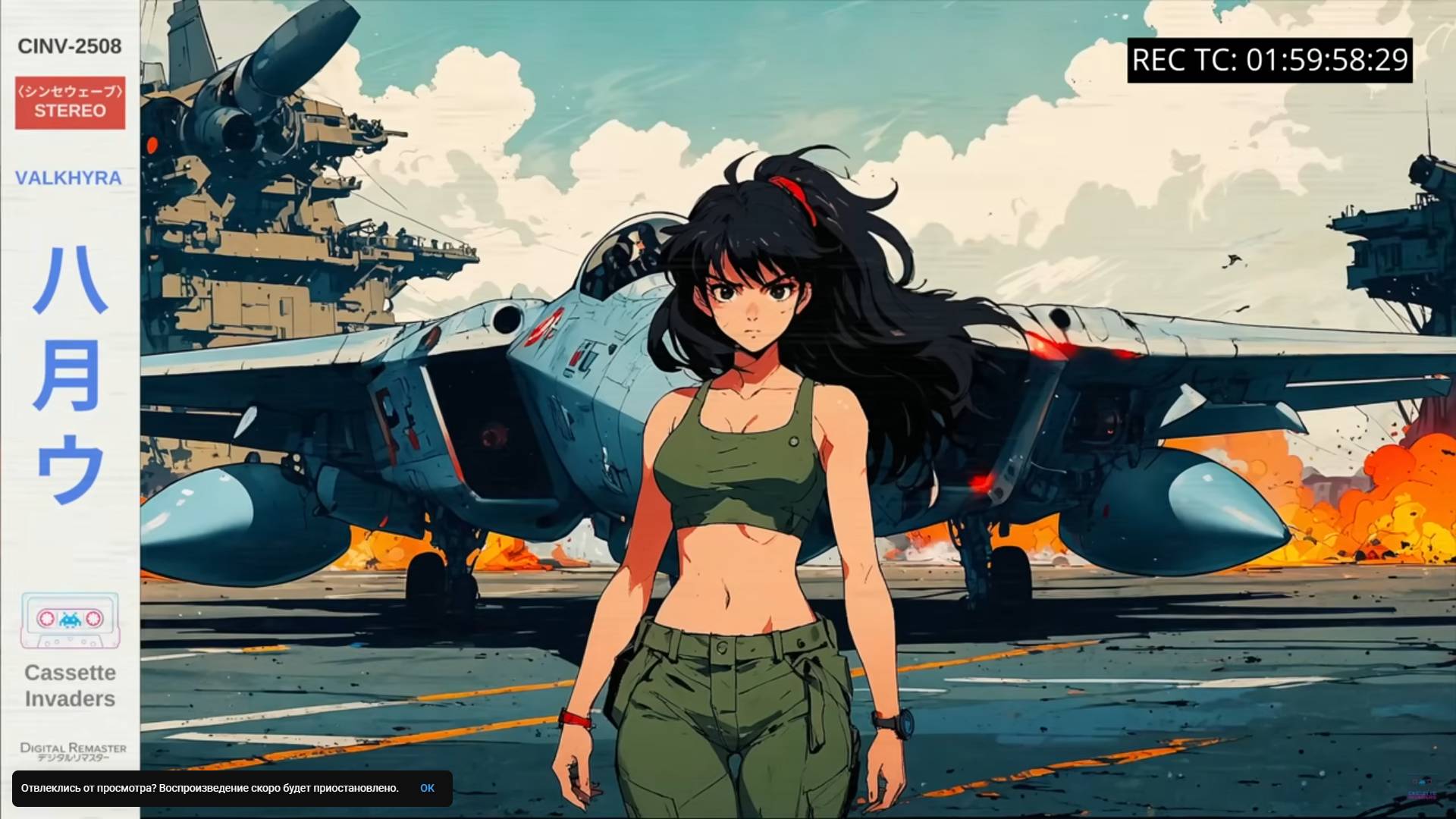Image resolution: width=1456 pixels, height=819 pixels.
Task: Click the red STEREO synthwave badge
Action: pyautogui.click(x=69, y=103)
